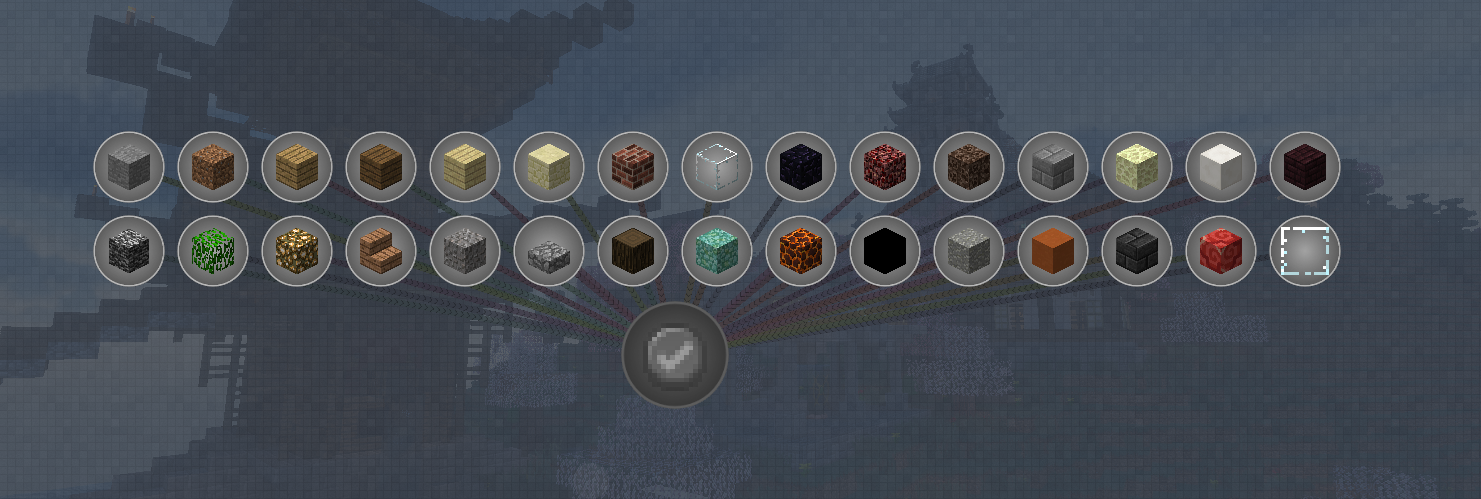Select the red netherrack block
Viewport: 1481px width, 499px height.
(x=885, y=167)
